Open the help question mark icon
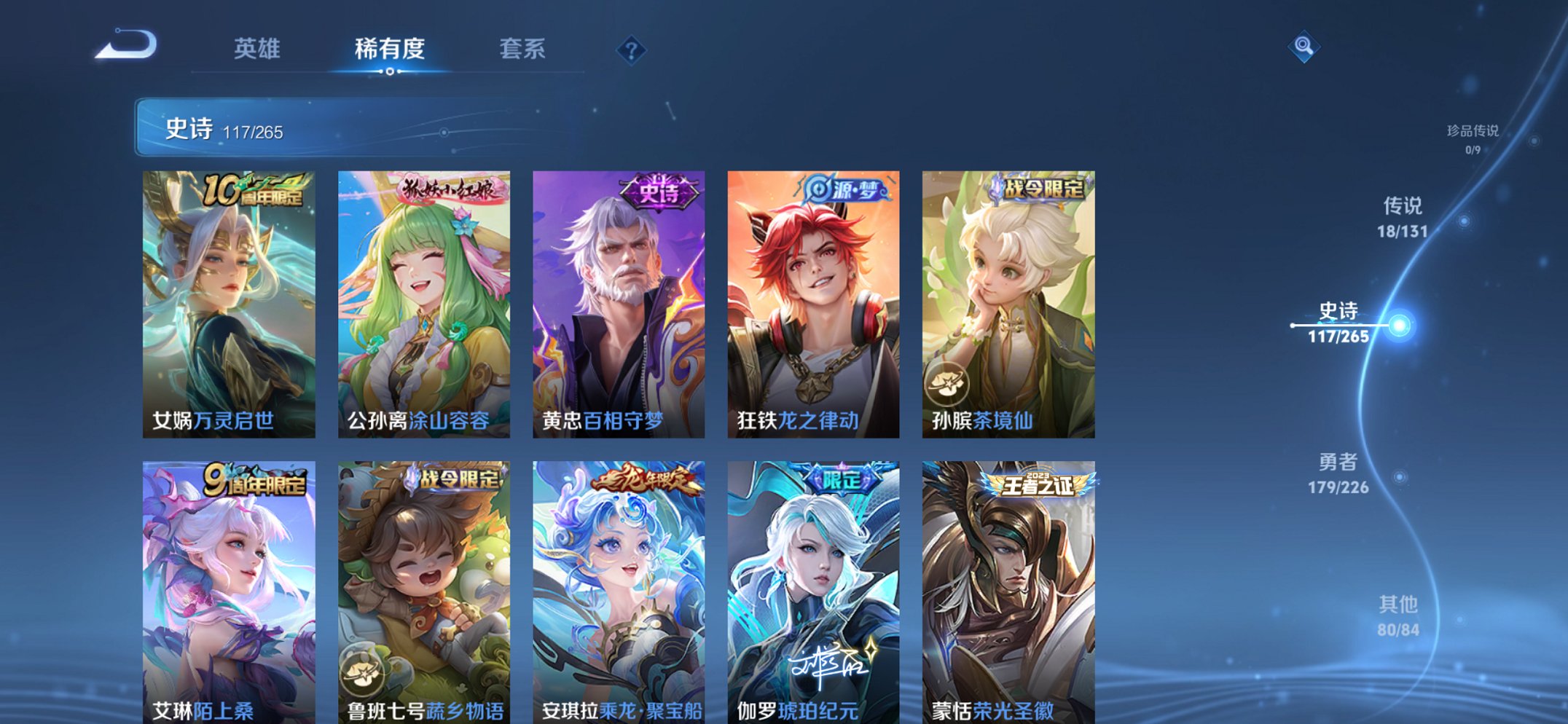 point(631,50)
